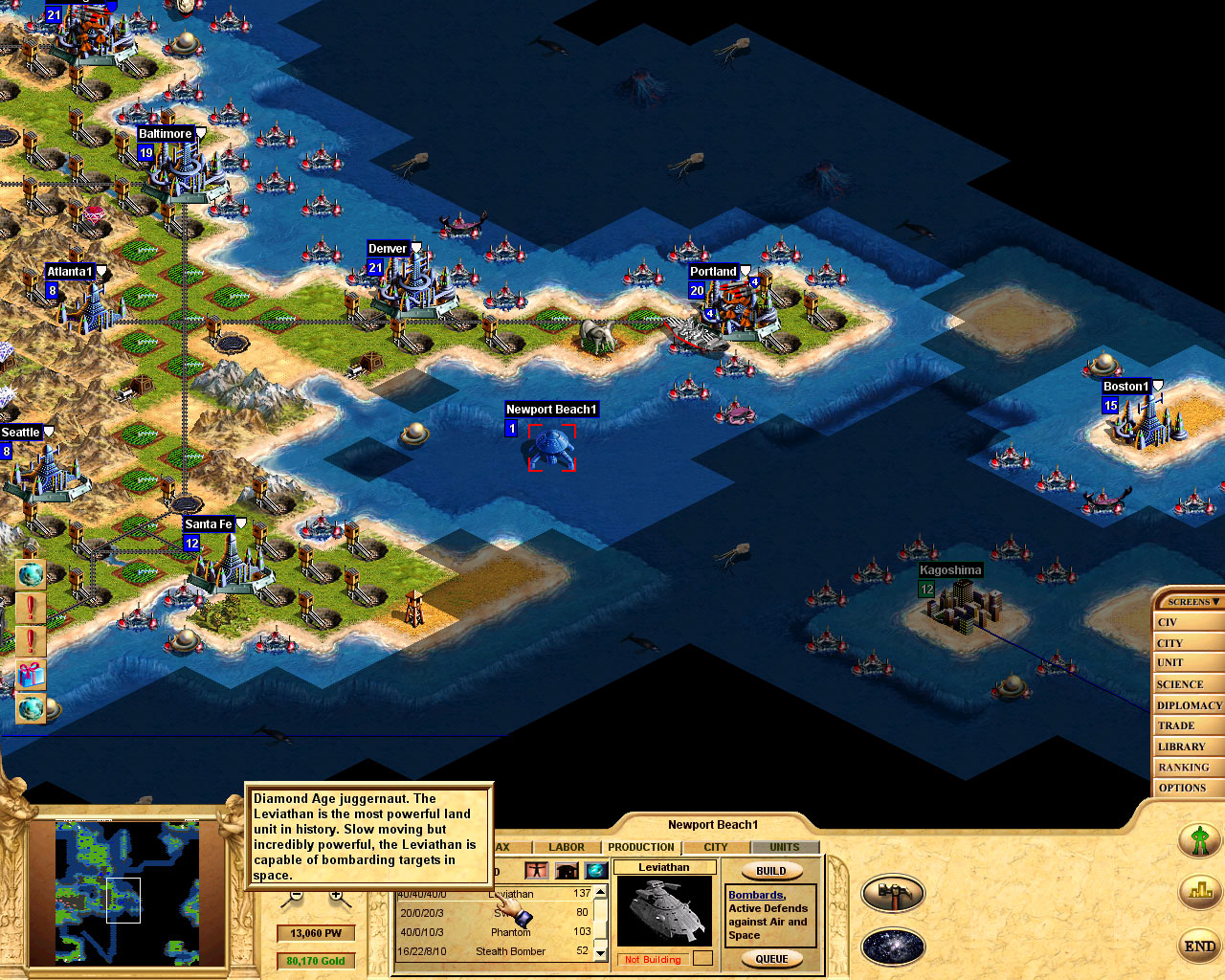Click the hammer build manager icon

point(893,893)
